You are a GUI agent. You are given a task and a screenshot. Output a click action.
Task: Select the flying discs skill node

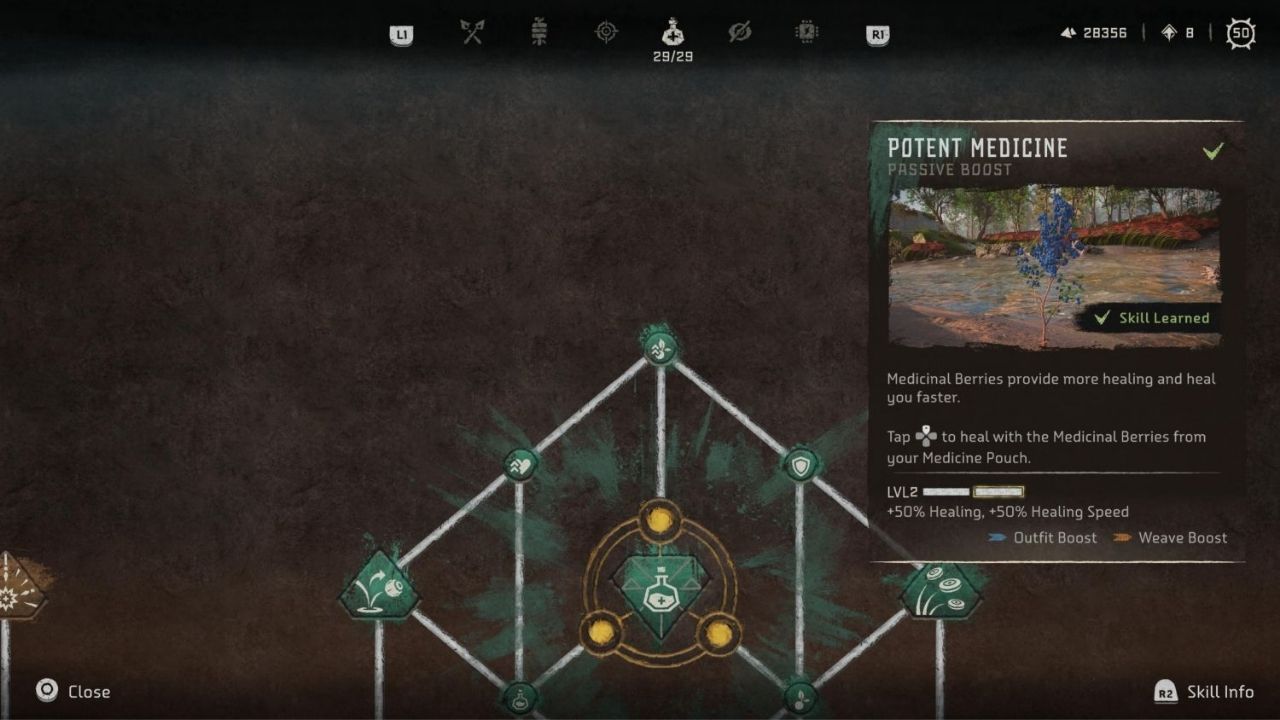click(x=940, y=590)
